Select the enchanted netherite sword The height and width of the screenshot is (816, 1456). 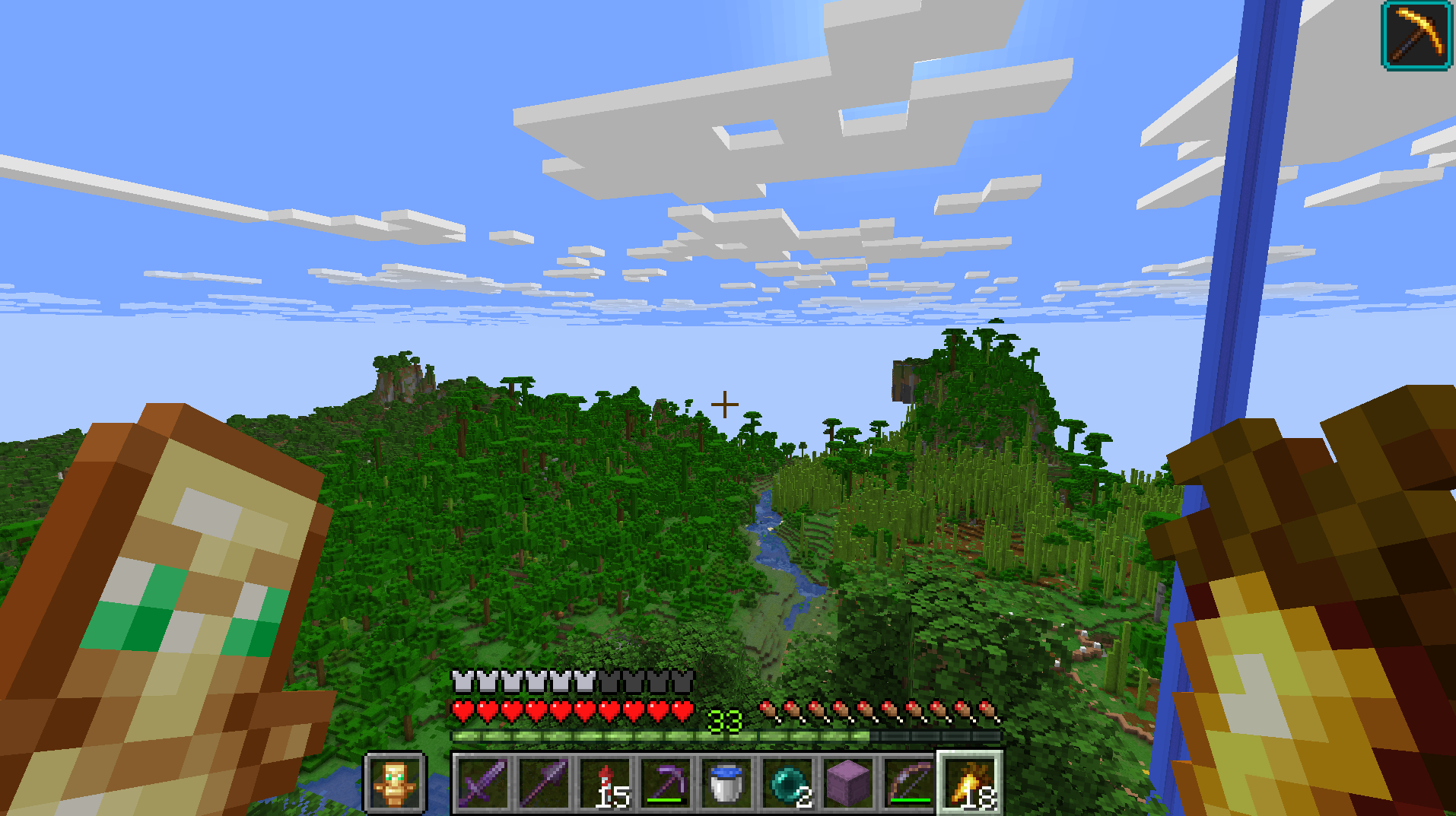click(484, 785)
